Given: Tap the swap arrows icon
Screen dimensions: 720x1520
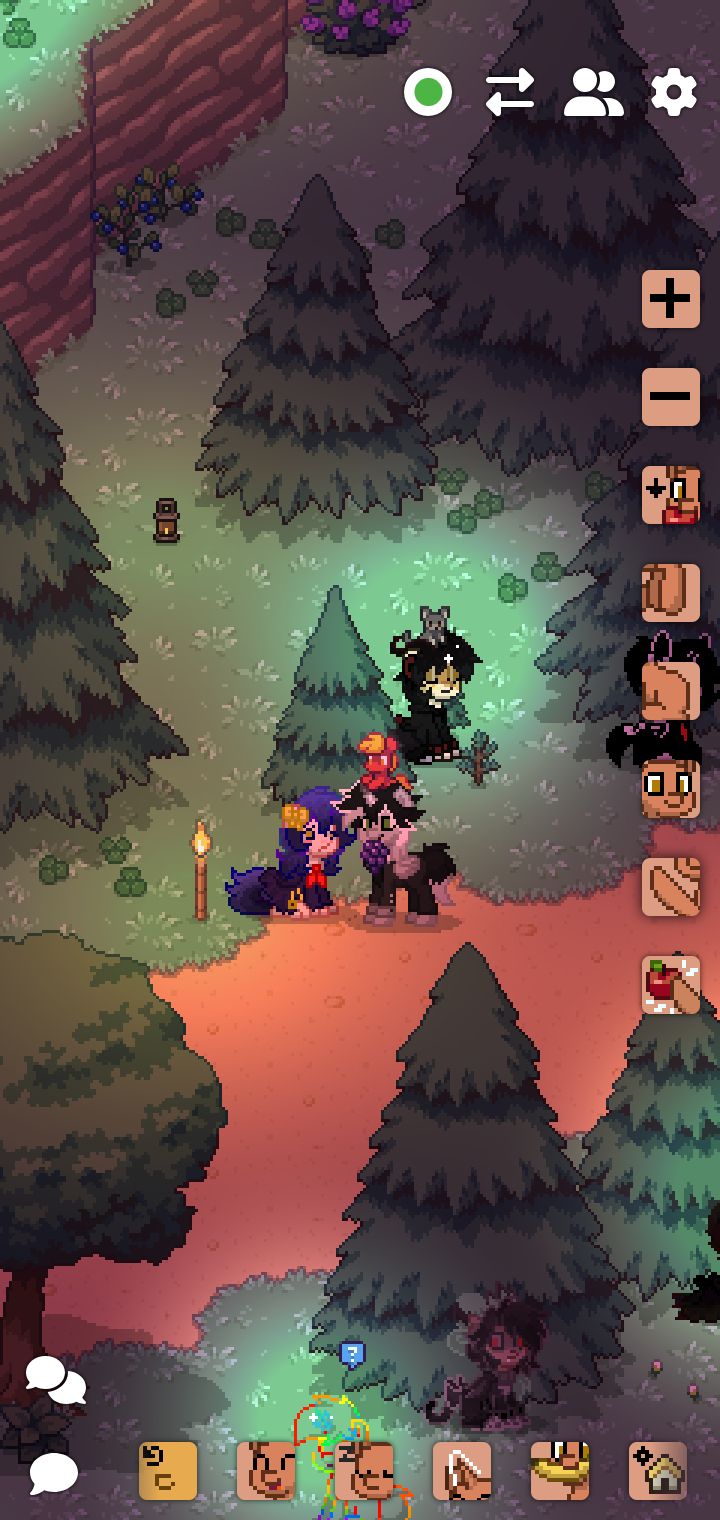Looking at the screenshot, I should 510,93.
